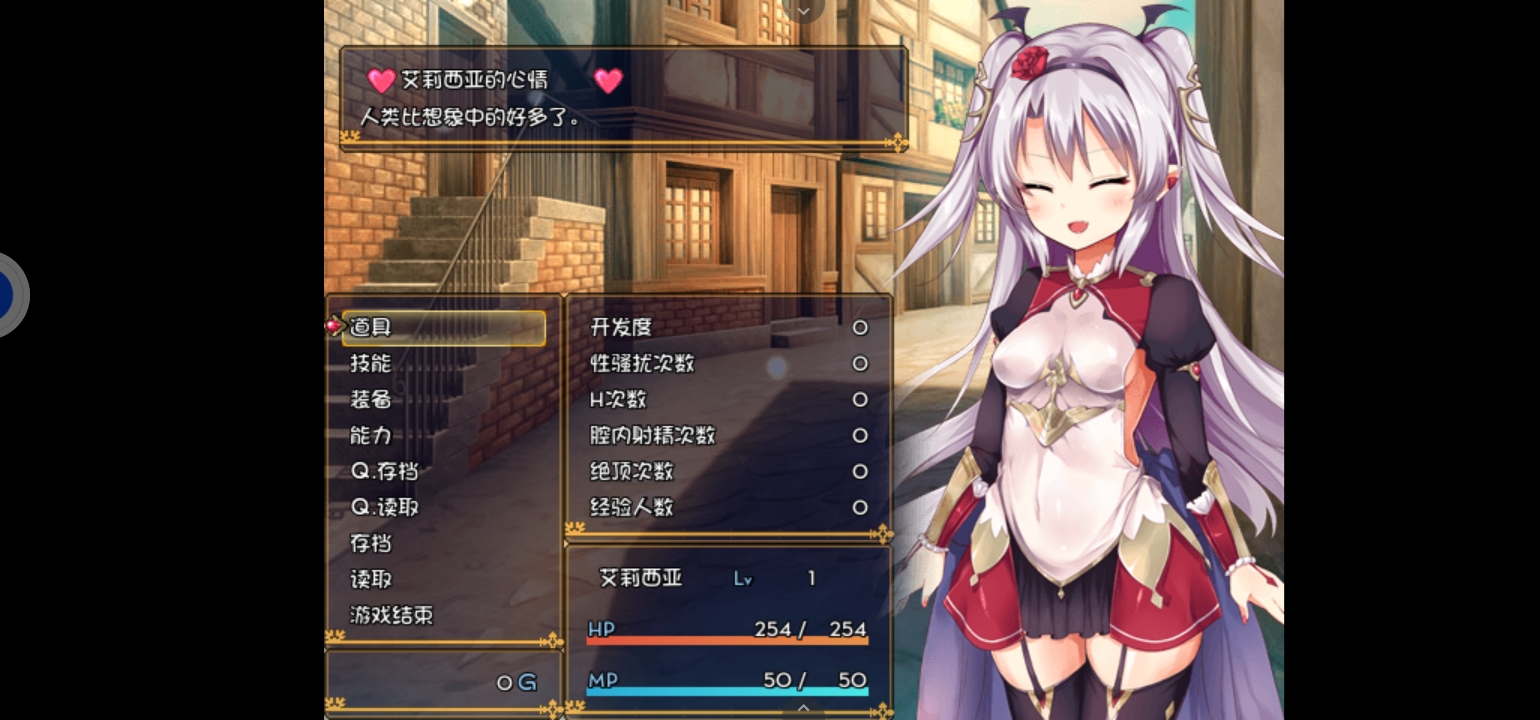The width and height of the screenshot is (1540, 720).
Task: Choose the 能力 status entry
Action: pos(371,436)
